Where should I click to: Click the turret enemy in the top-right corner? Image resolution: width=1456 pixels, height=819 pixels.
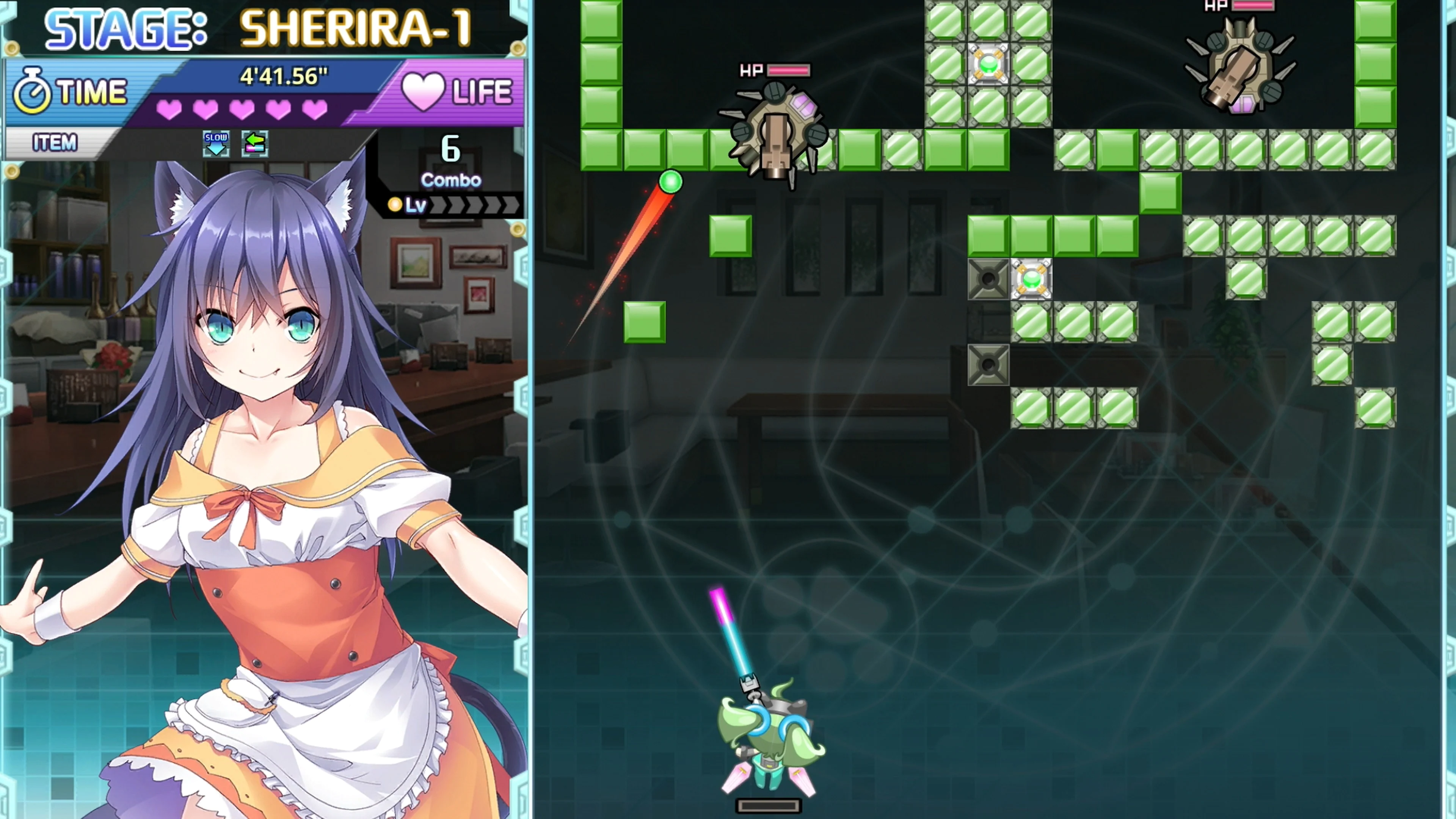pyautogui.click(x=1241, y=68)
